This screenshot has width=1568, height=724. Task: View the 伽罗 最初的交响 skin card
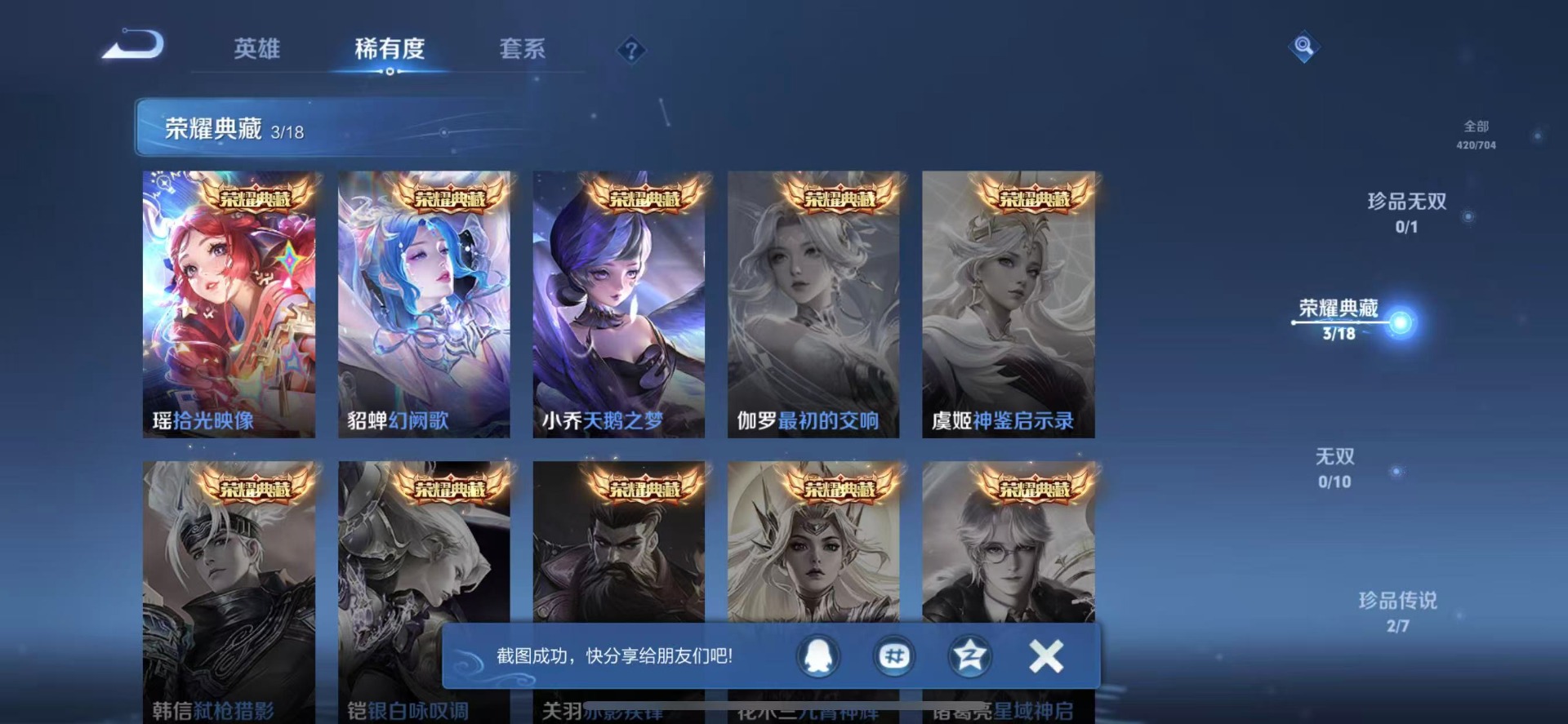813,304
